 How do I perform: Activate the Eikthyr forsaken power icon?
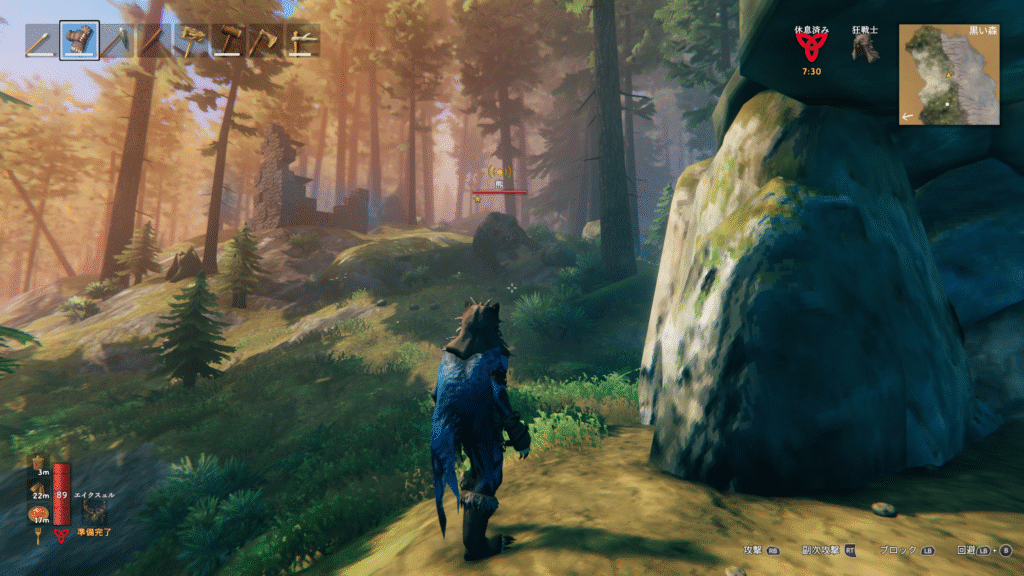coord(97,511)
